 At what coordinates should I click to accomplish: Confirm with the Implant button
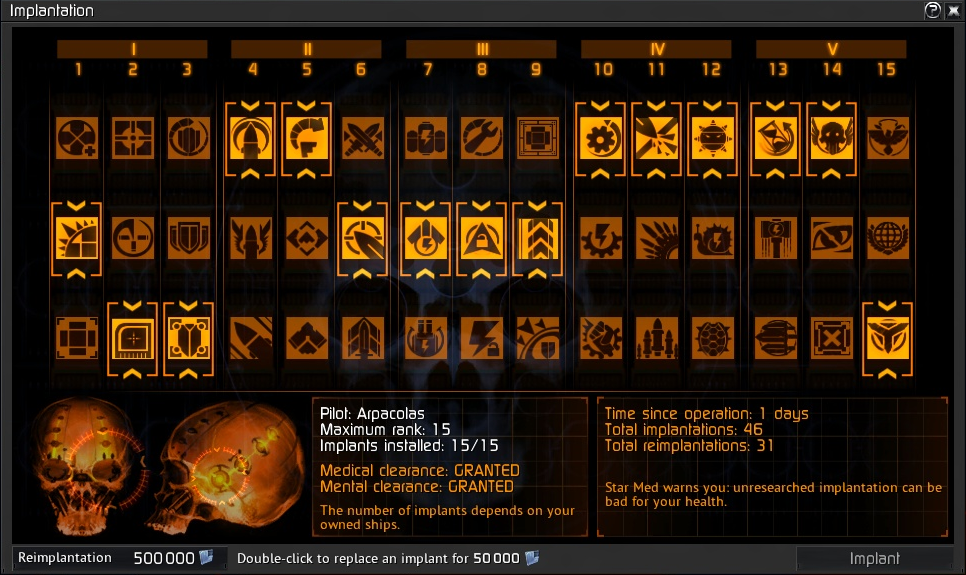pos(874,558)
